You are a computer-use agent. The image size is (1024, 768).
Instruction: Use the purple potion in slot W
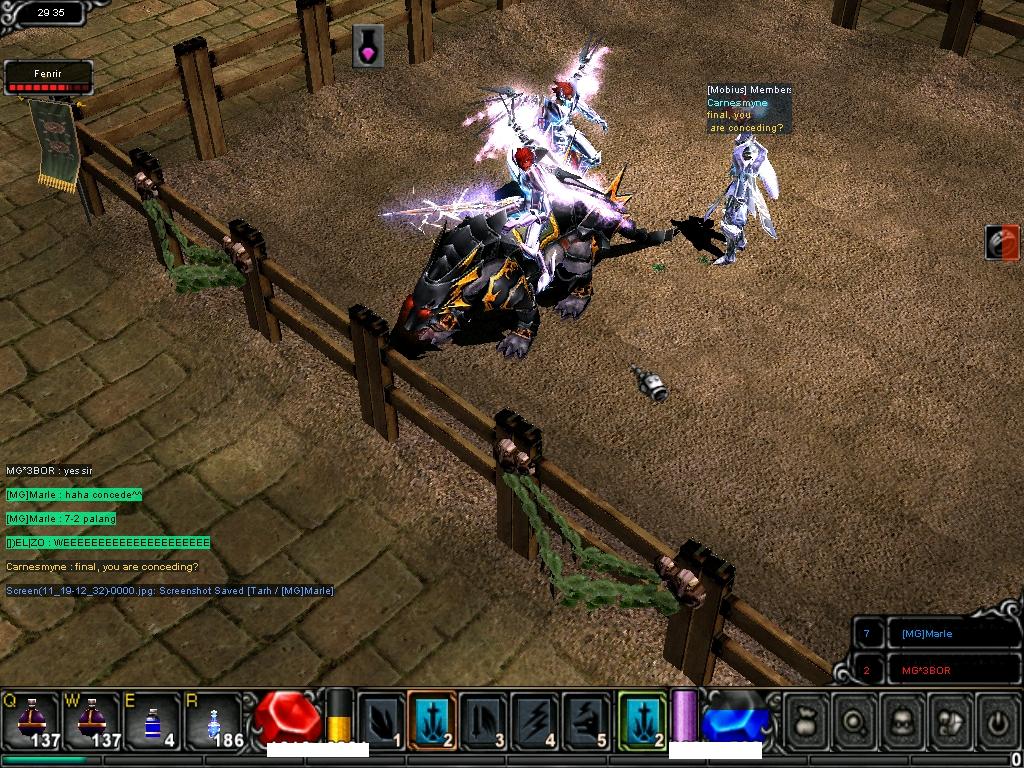(91, 719)
